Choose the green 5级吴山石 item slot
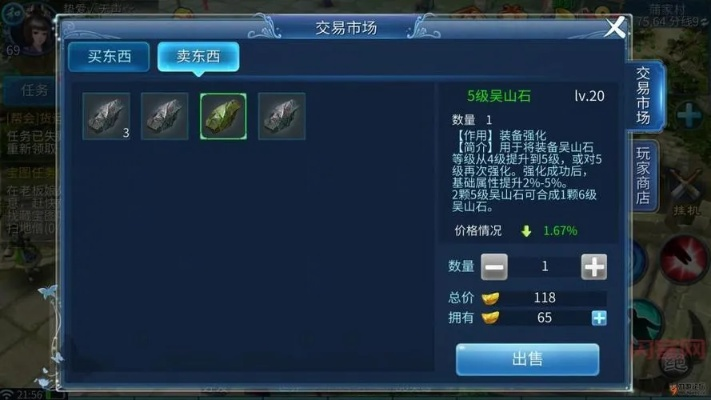The image size is (711, 400). [x=223, y=116]
